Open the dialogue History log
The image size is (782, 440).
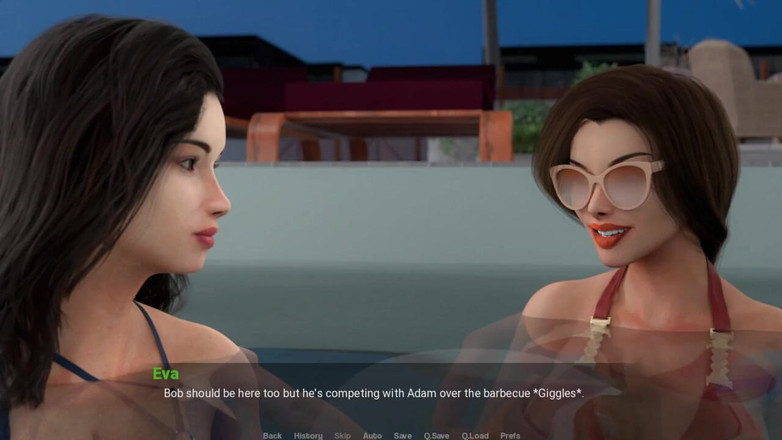[x=308, y=435]
